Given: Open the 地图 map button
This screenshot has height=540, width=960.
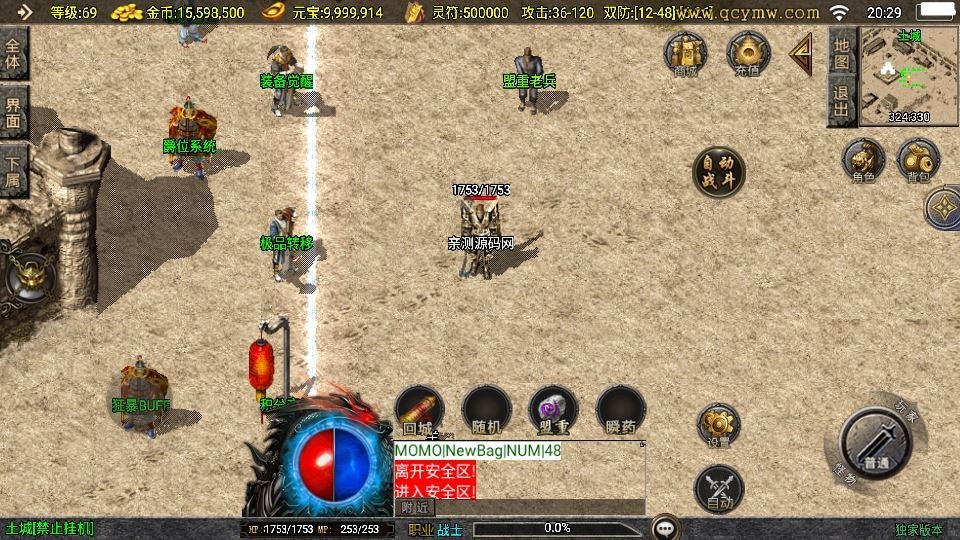Looking at the screenshot, I should (x=842, y=54).
